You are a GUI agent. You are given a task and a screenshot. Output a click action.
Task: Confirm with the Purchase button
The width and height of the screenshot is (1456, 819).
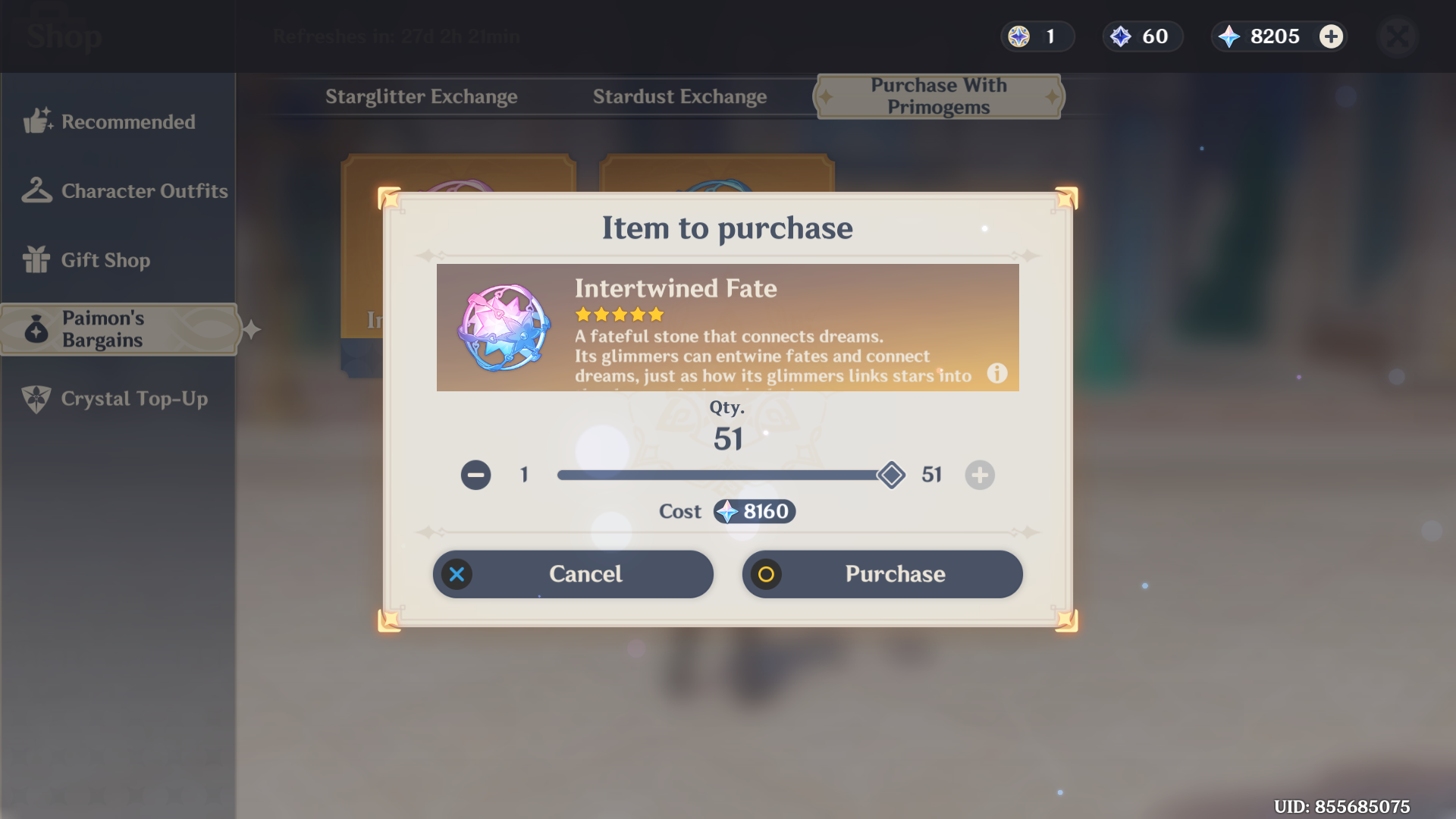pos(882,574)
